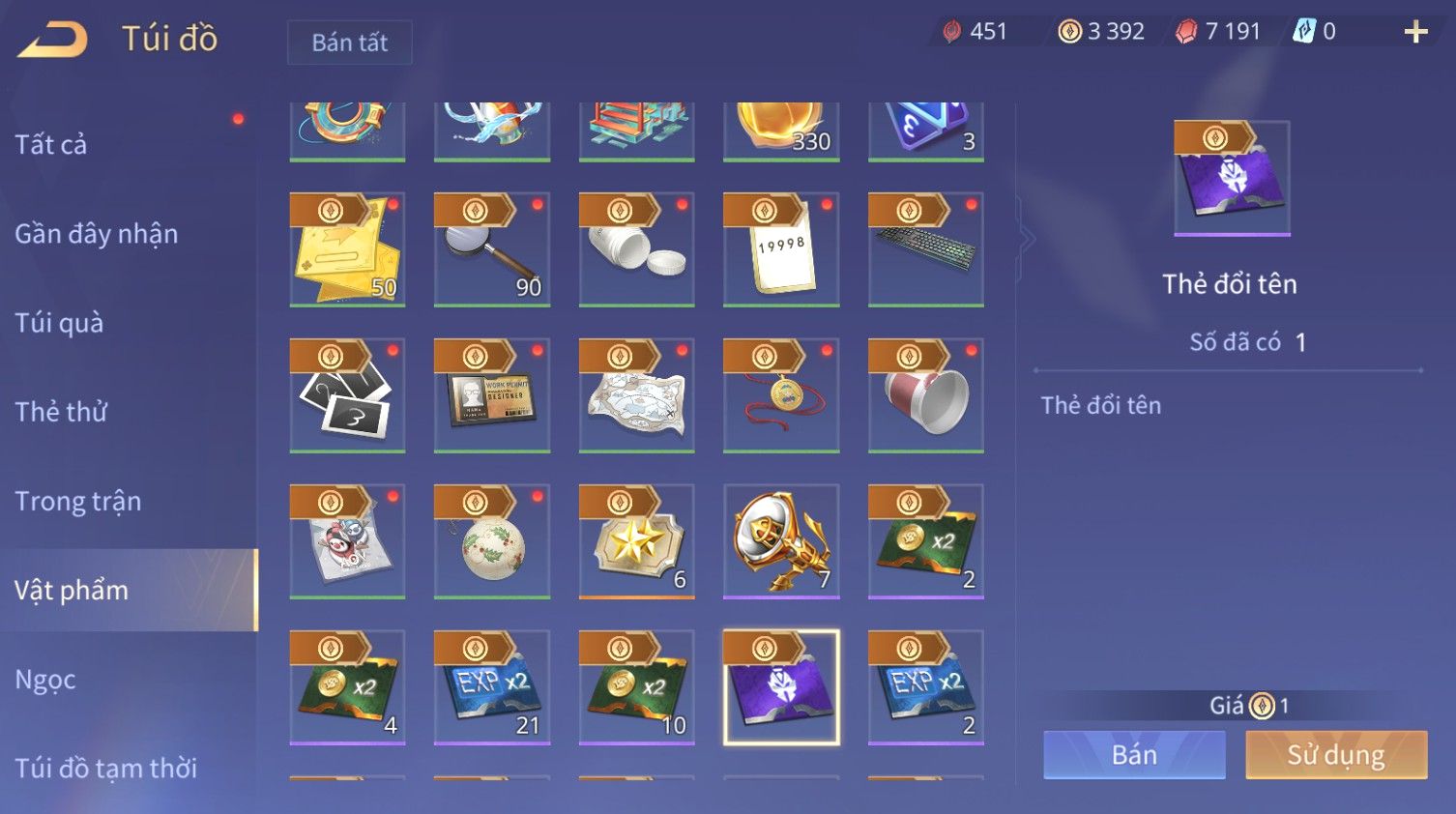Switch to the "Tất cả" tab
This screenshot has width=1456, height=814.
[x=51, y=145]
